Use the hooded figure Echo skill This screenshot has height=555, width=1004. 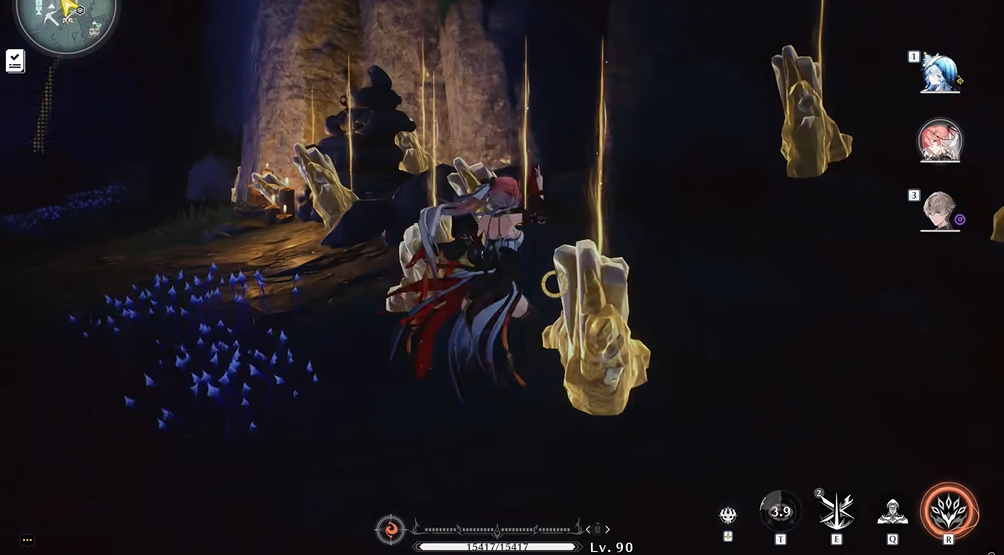(x=892, y=512)
